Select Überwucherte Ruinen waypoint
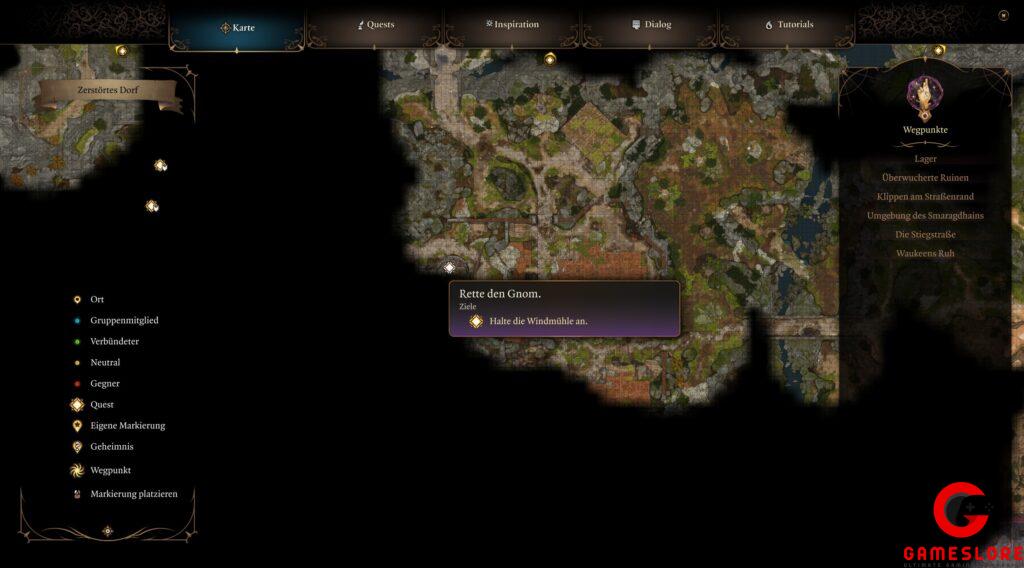The image size is (1024, 568). tap(925, 178)
